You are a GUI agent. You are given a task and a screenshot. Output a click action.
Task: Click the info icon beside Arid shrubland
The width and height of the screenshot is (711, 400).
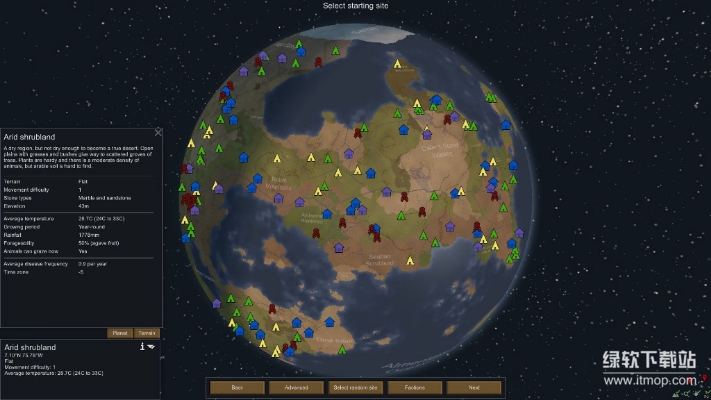(142, 346)
